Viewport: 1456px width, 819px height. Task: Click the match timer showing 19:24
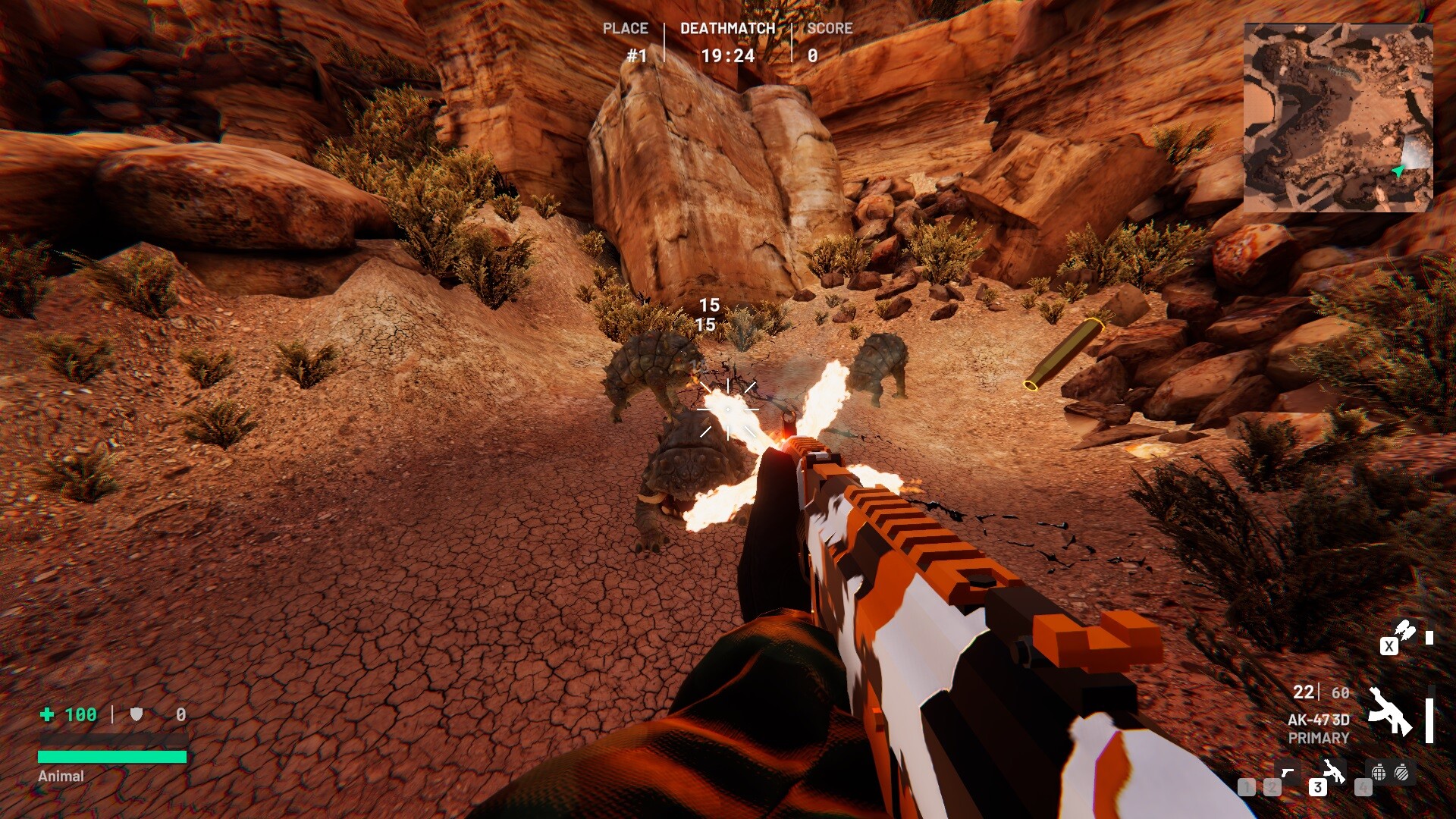[x=727, y=56]
